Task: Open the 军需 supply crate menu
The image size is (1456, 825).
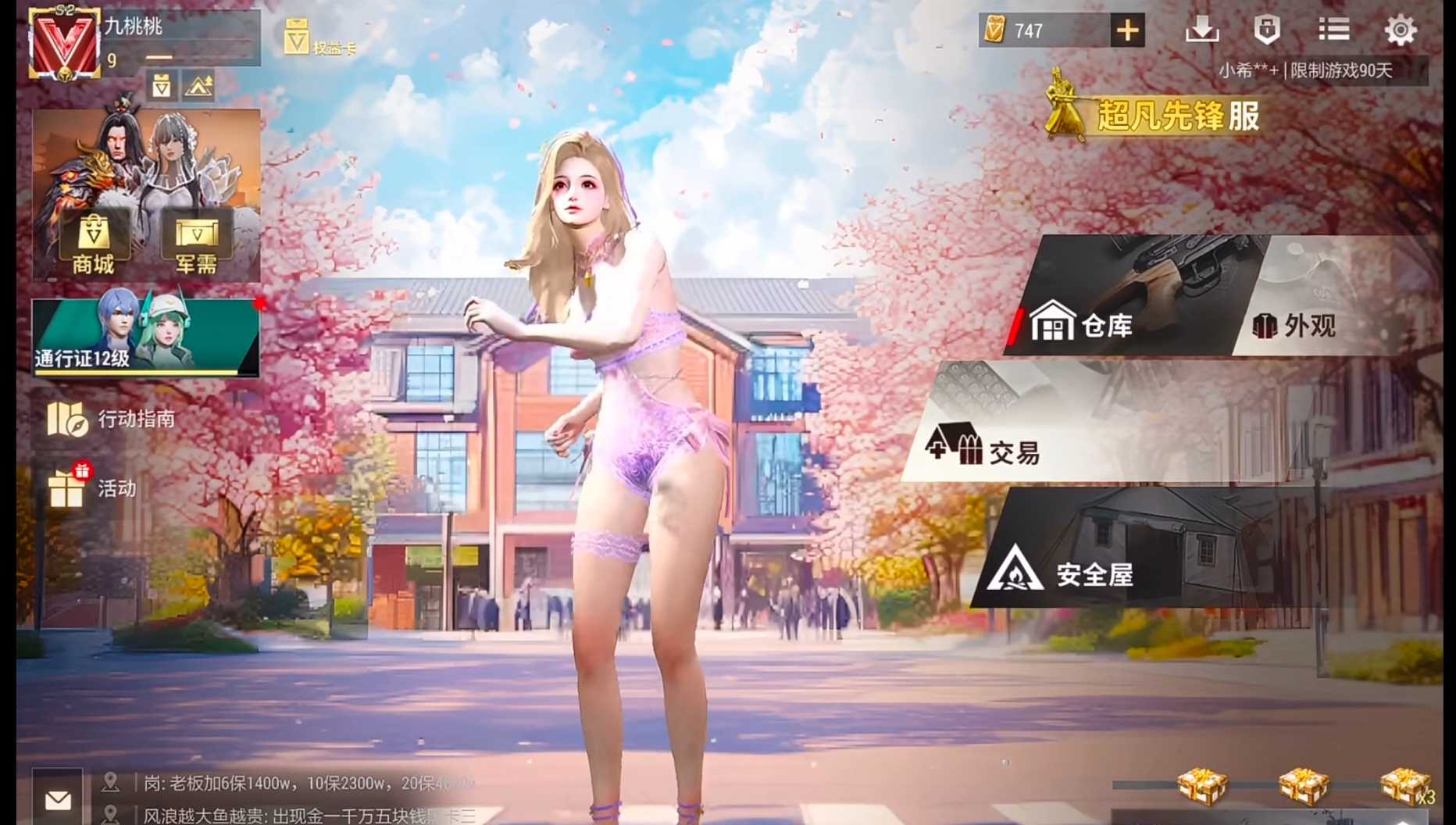Action: tap(196, 244)
